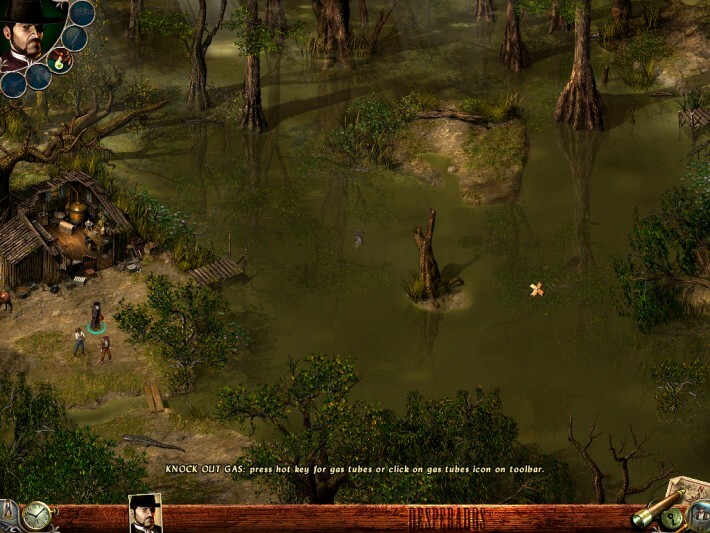Image resolution: width=710 pixels, height=533 pixels.
Task: Use the brass spyglass tool
Action: click(648, 512)
